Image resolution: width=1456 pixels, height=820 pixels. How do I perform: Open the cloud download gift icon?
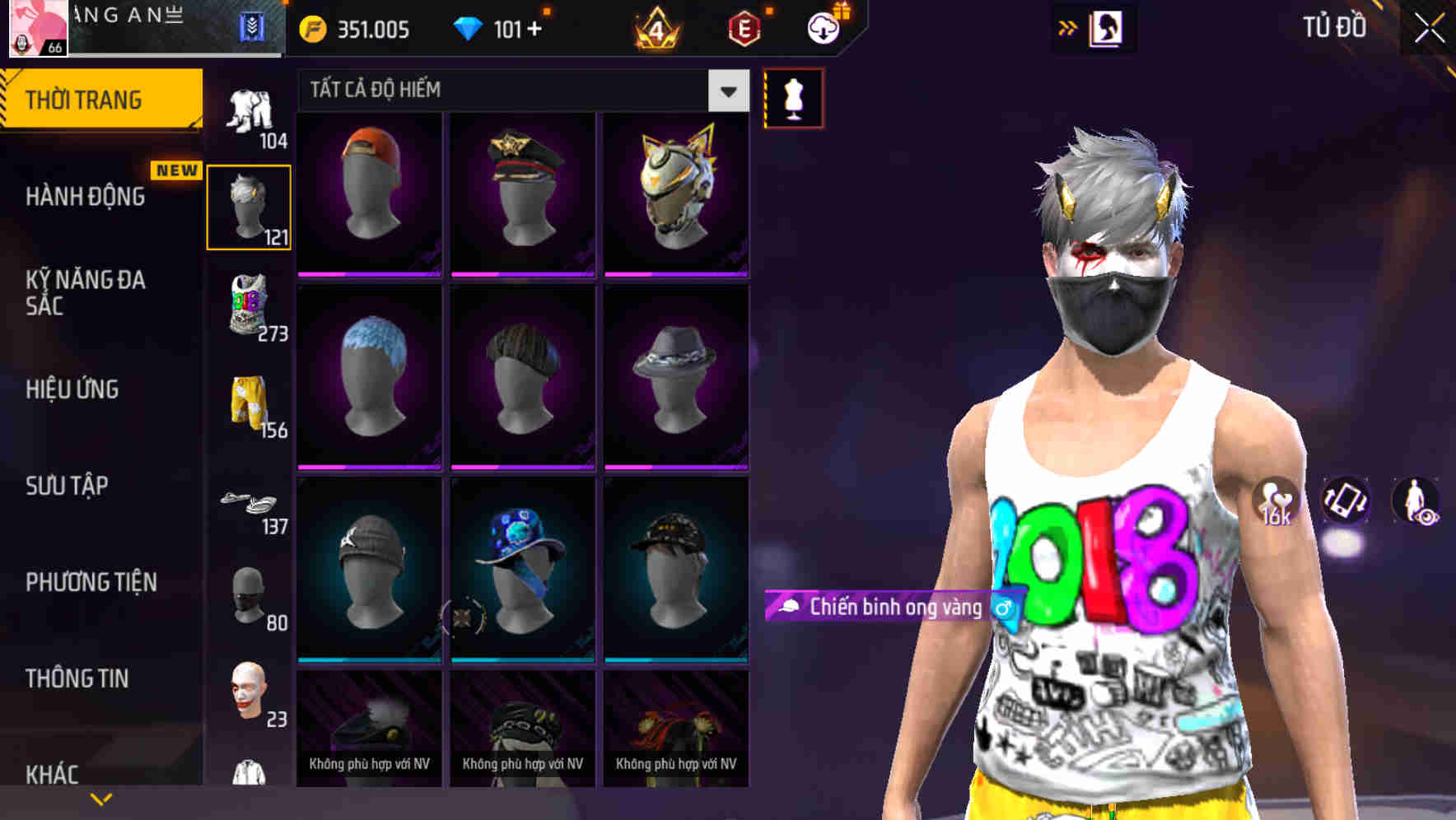click(822, 27)
